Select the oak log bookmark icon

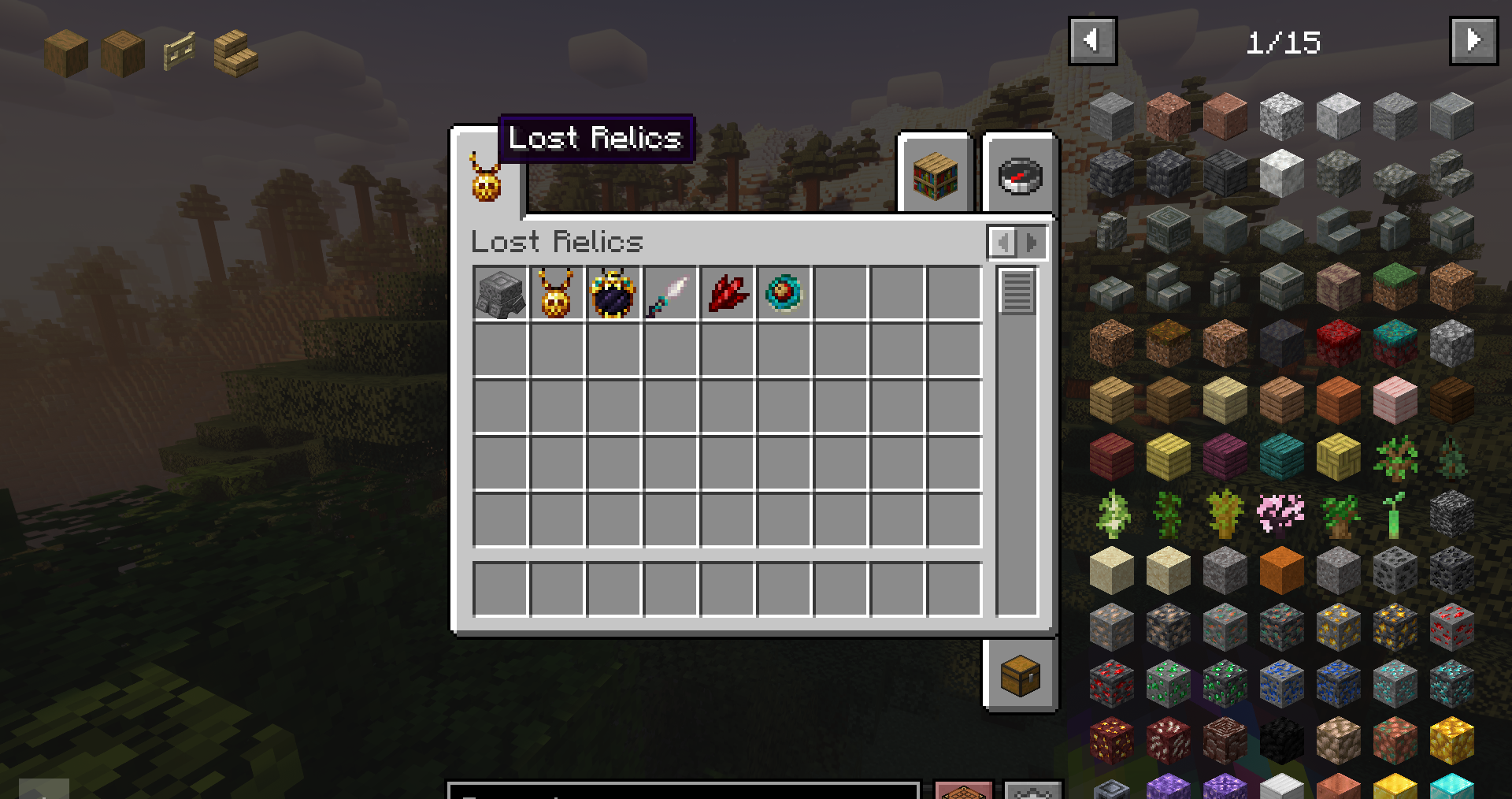(x=66, y=53)
